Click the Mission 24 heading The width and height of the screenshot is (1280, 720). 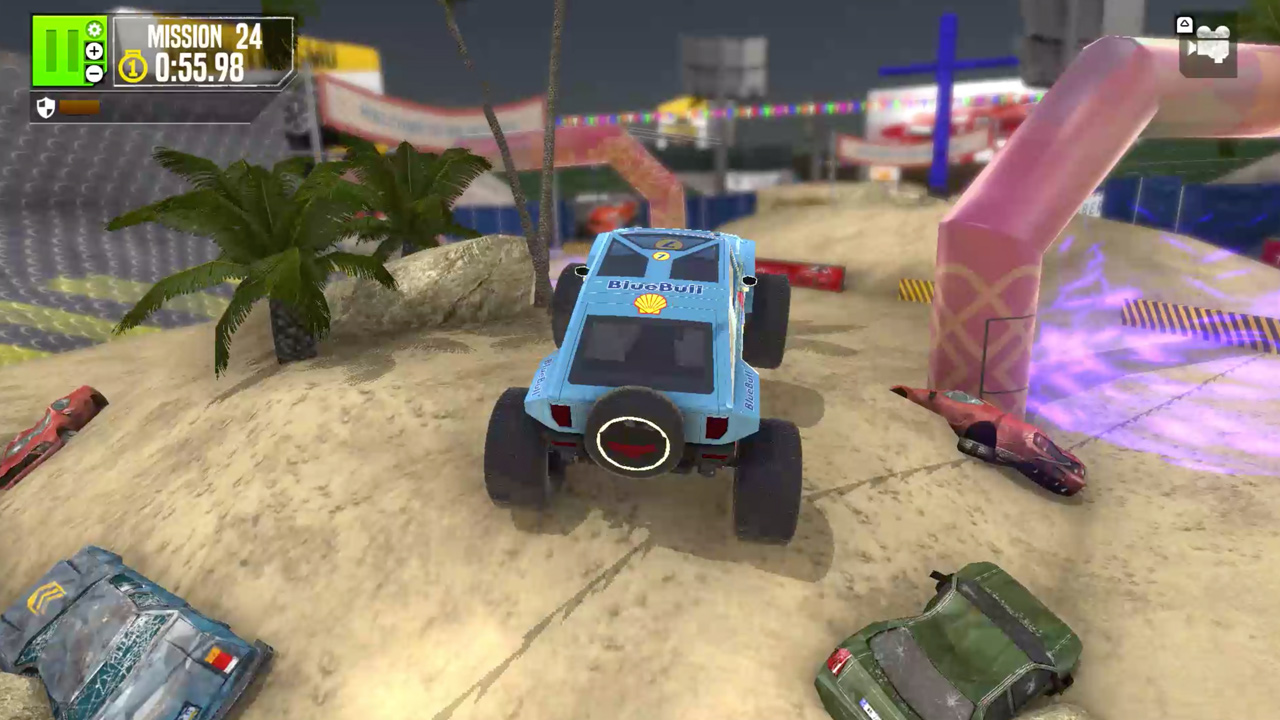pyautogui.click(x=203, y=37)
